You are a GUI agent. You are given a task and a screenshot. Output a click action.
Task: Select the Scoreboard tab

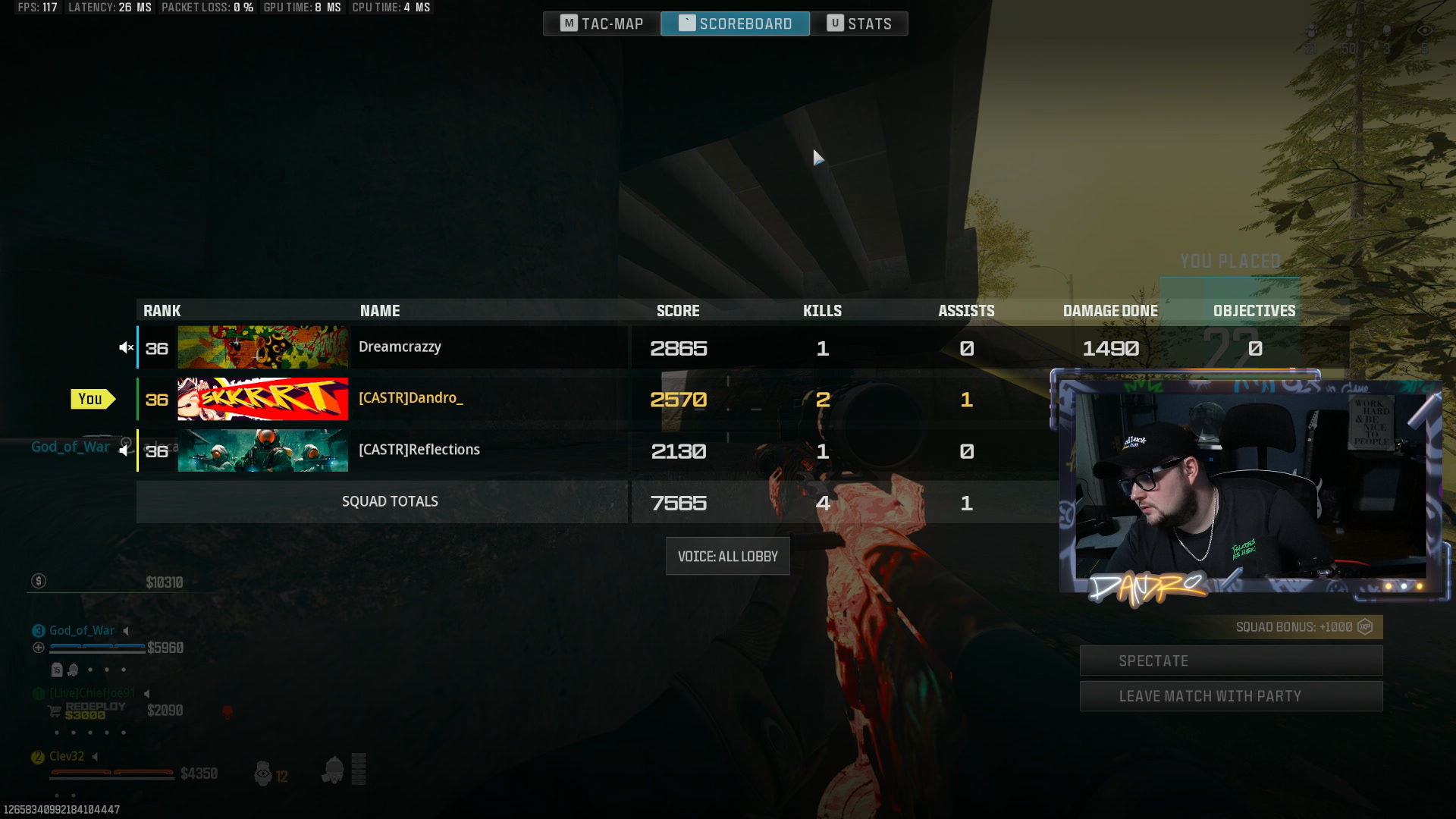click(735, 24)
